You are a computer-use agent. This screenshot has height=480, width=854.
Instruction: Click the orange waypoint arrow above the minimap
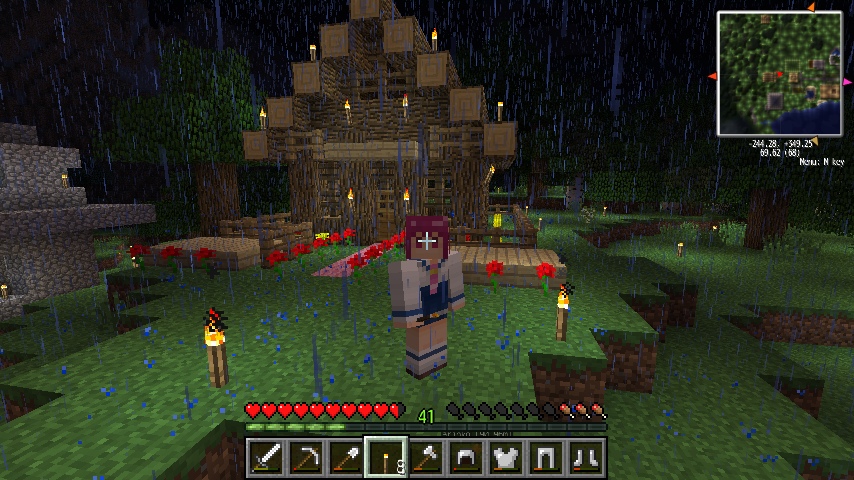tap(811, 8)
